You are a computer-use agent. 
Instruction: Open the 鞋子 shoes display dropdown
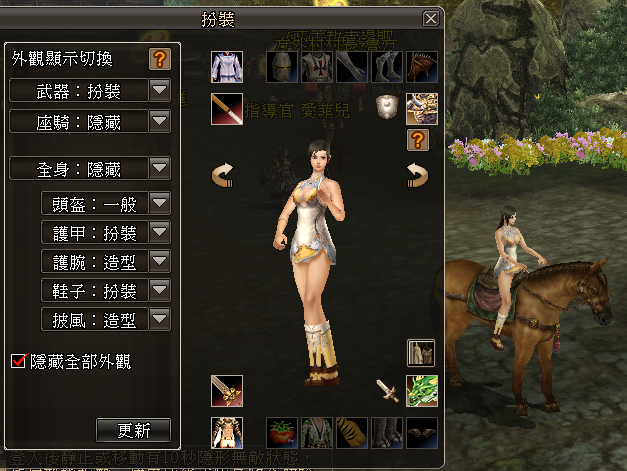click(160, 291)
